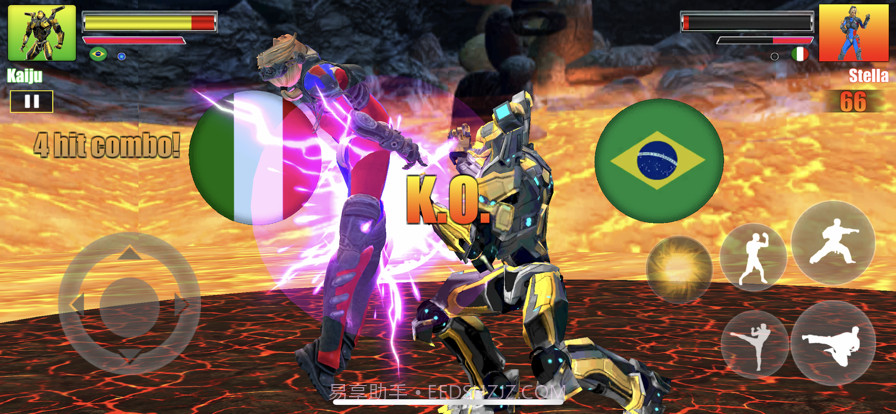Pause the fight
Screen dimensions: 896x414
click(31, 101)
